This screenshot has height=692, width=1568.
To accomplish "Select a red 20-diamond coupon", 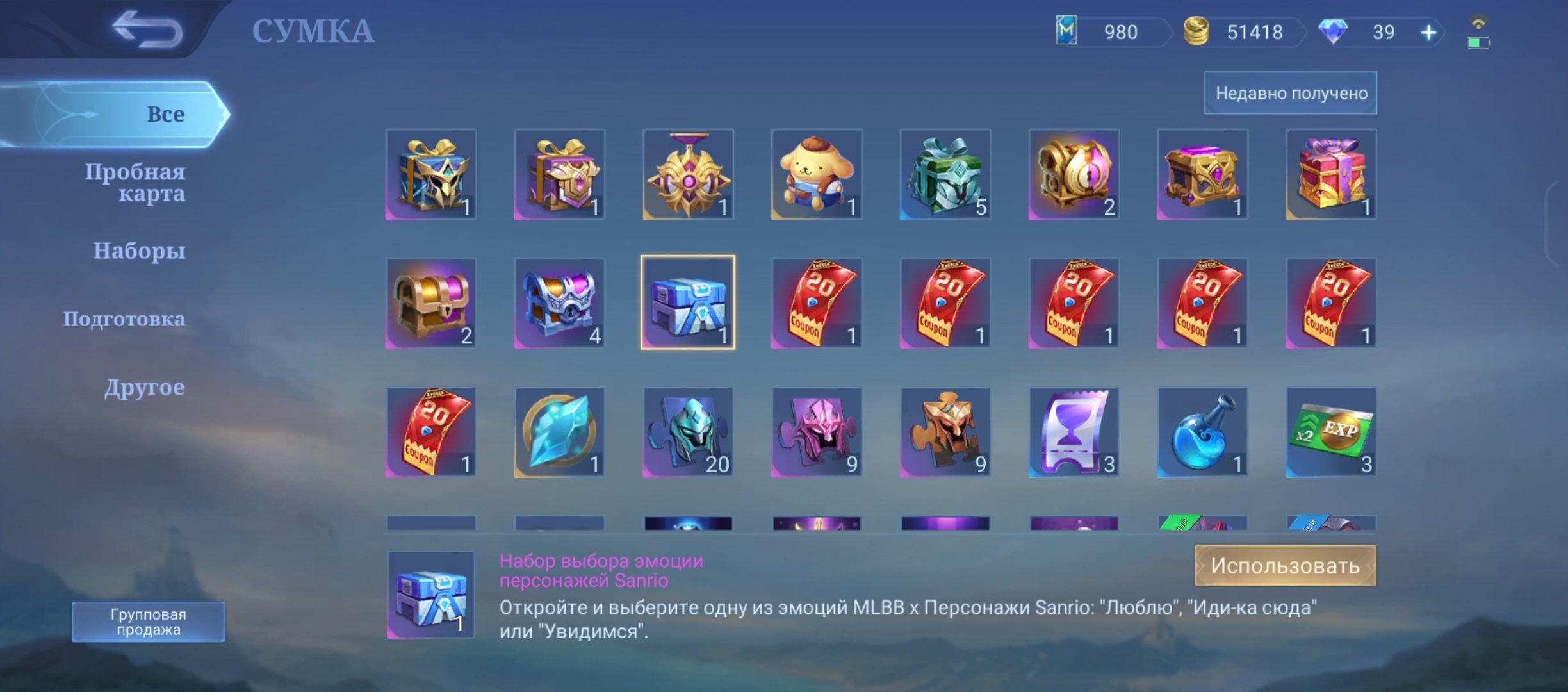I will click(815, 303).
